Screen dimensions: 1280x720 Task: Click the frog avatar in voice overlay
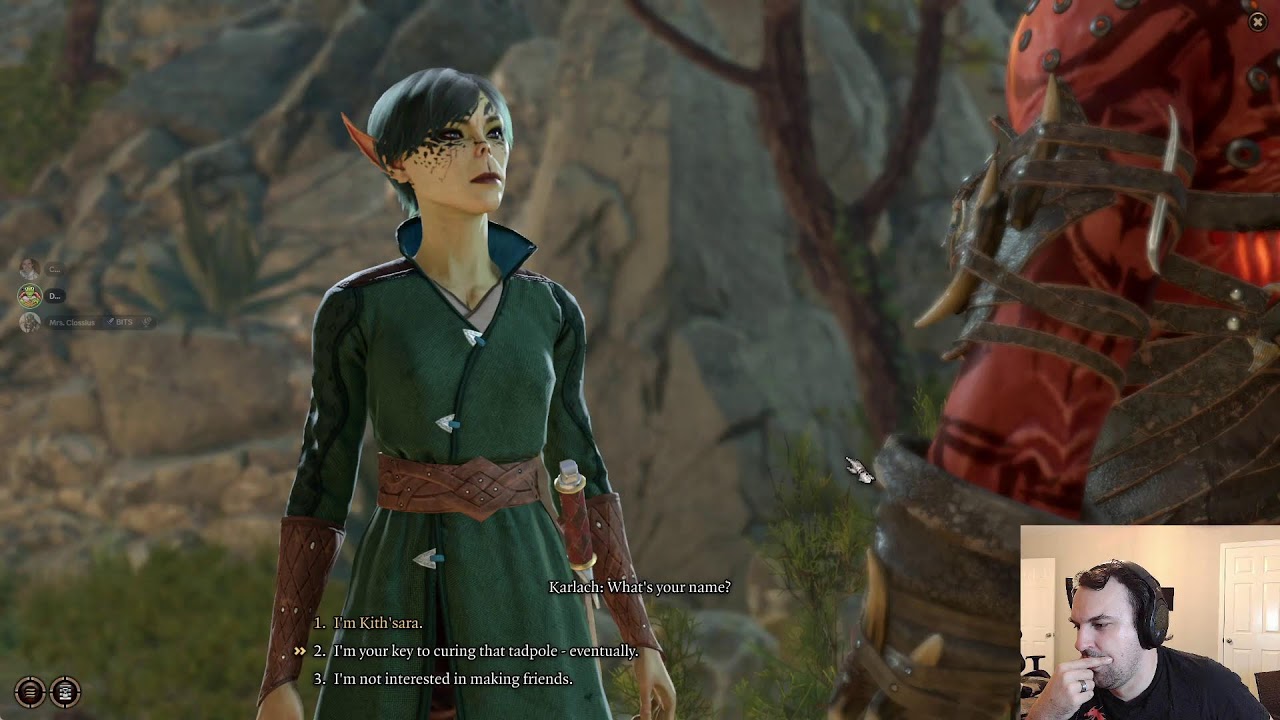tap(29, 295)
